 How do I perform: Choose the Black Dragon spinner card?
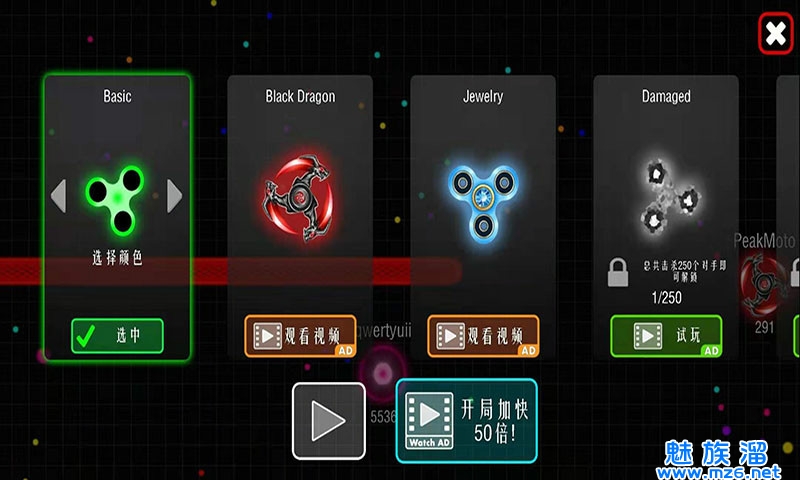tap(300, 190)
